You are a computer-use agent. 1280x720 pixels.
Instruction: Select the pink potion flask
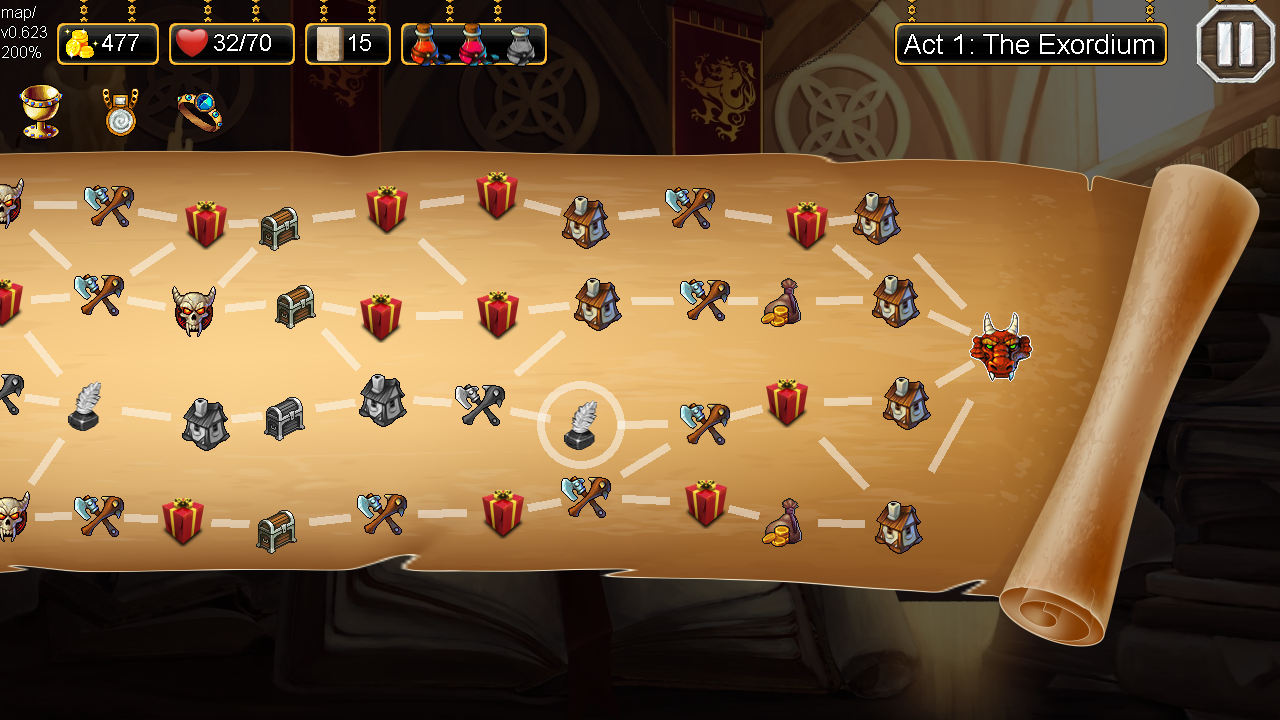pyautogui.click(x=472, y=44)
